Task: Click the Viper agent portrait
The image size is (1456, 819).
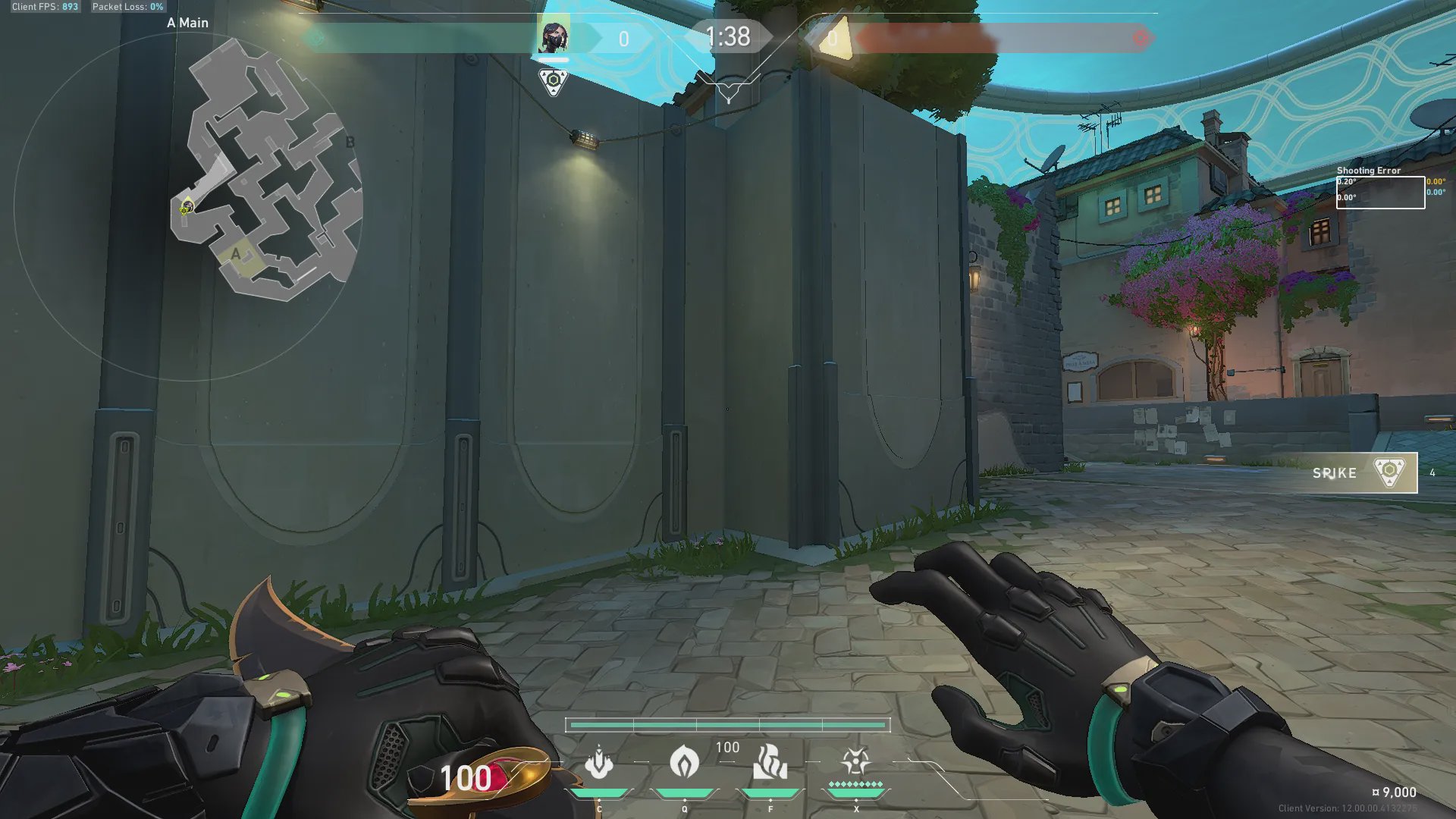Action: pyautogui.click(x=553, y=37)
